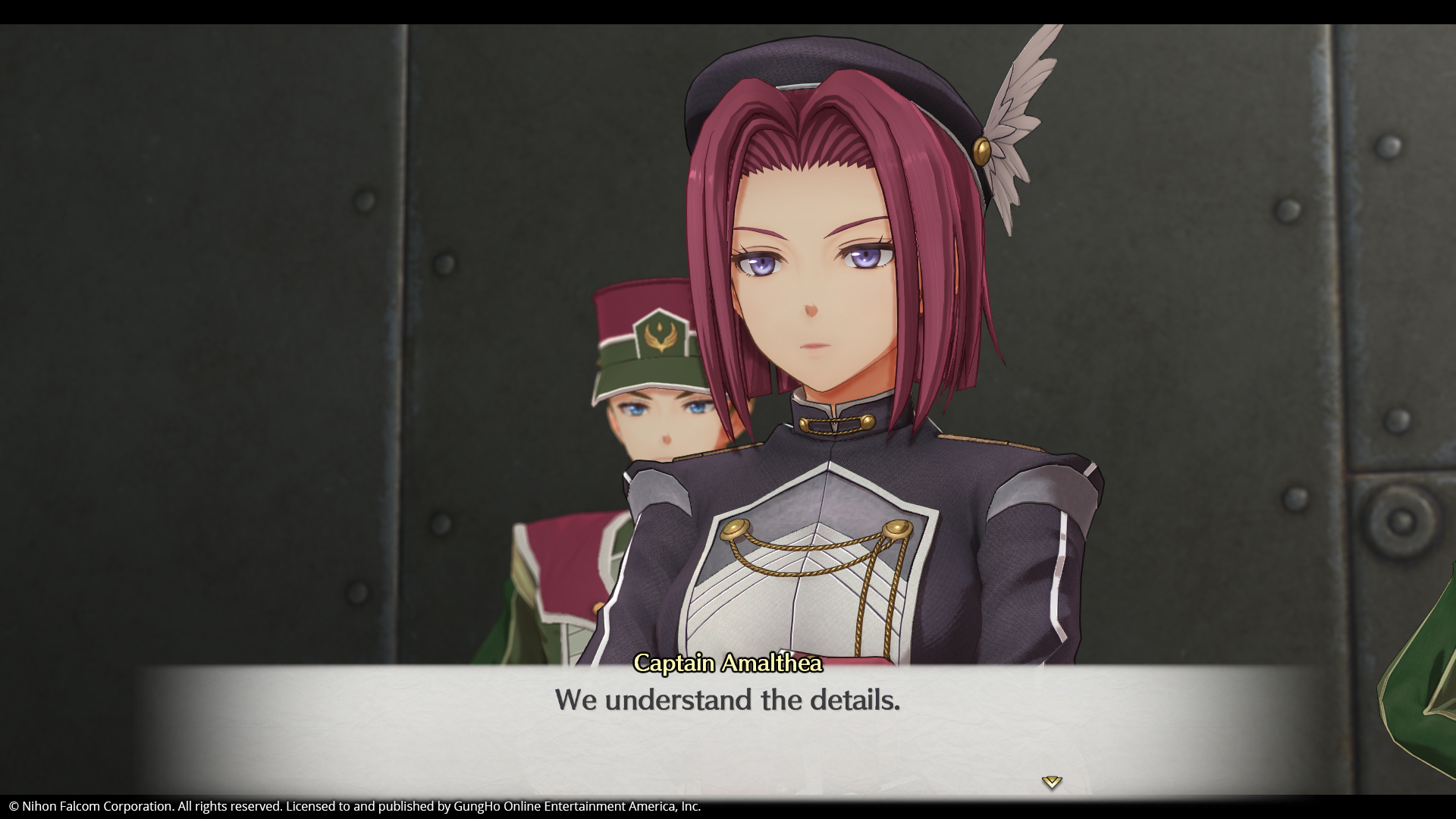Advance dialogue with the gold arrow indicator
This screenshot has width=1456, height=819.
tap(1051, 782)
